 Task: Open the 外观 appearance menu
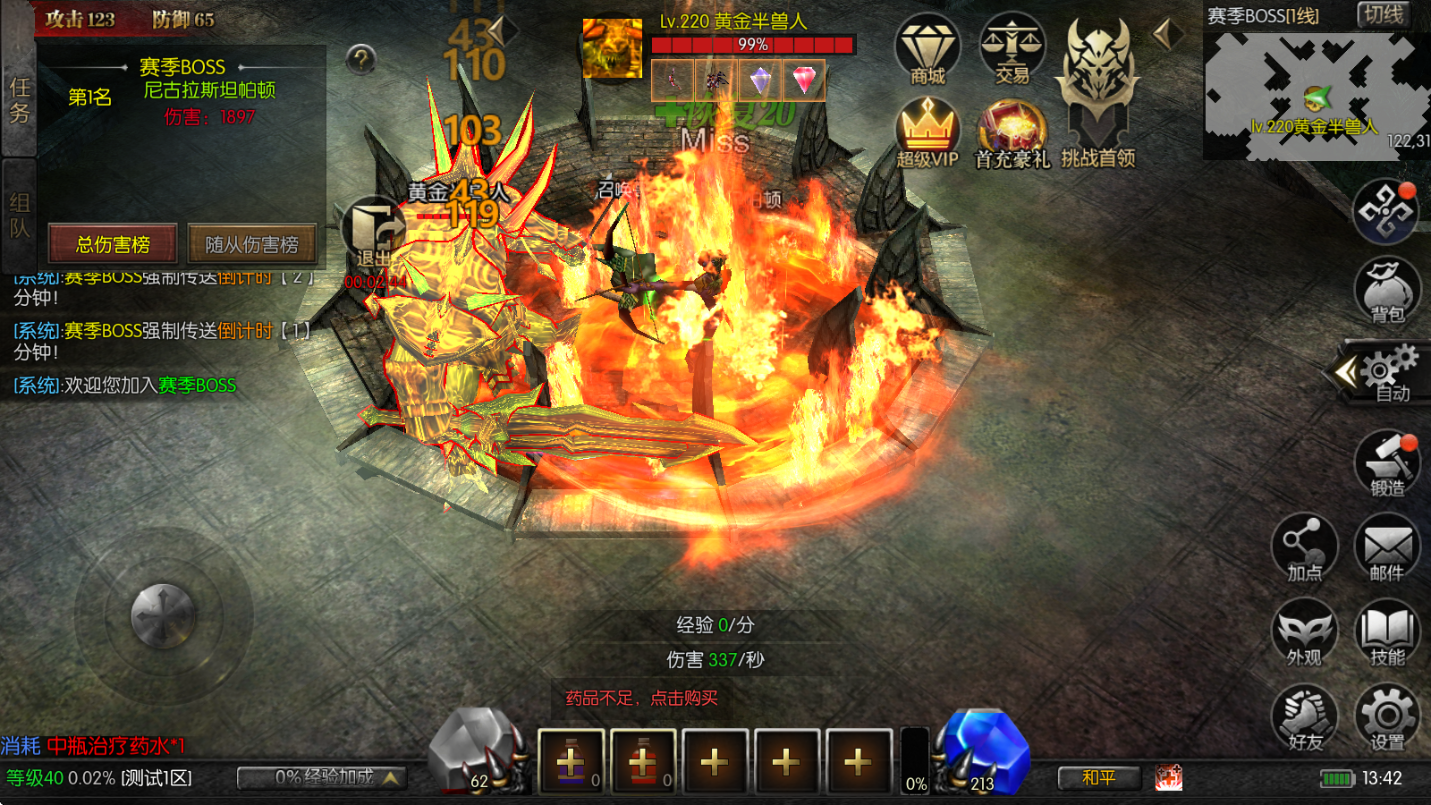point(1304,632)
